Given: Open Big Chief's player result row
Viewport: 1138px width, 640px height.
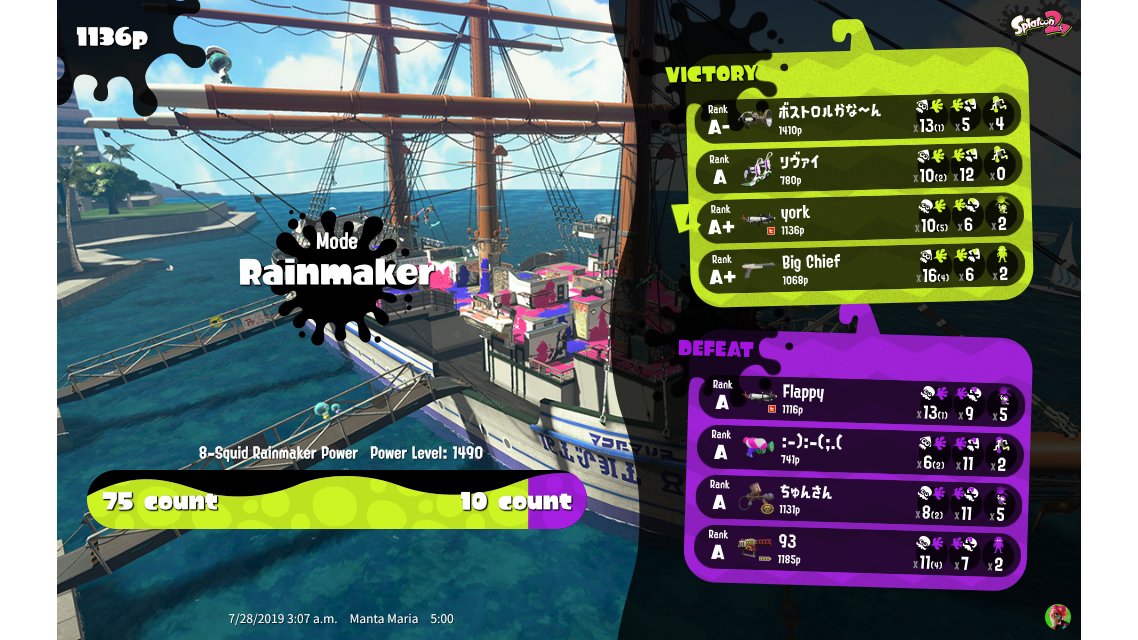Looking at the screenshot, I should 860,270.
